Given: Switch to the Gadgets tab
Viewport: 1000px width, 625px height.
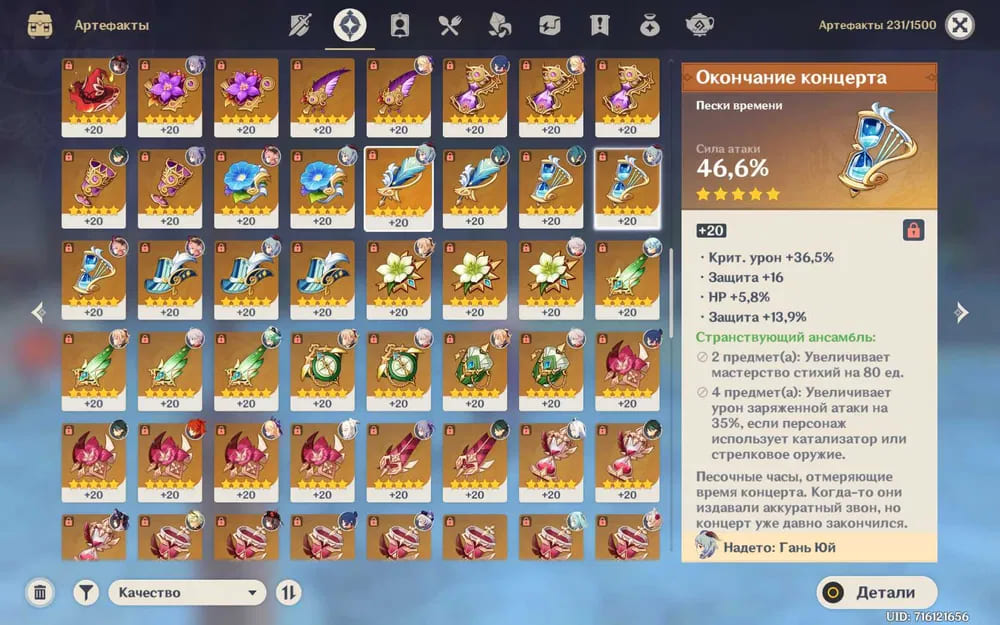Looking at the screenshot, I should pos(550,25).
